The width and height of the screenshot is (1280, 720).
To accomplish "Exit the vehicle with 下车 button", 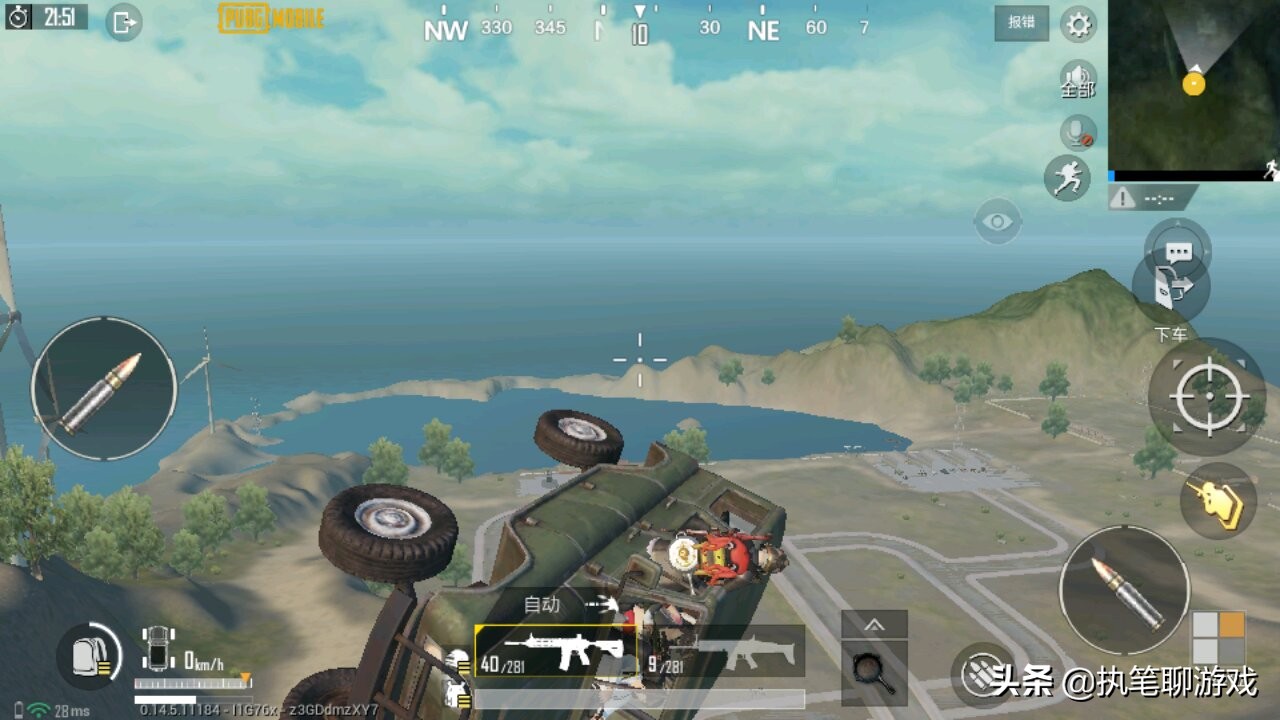I will click(1170, 290).
